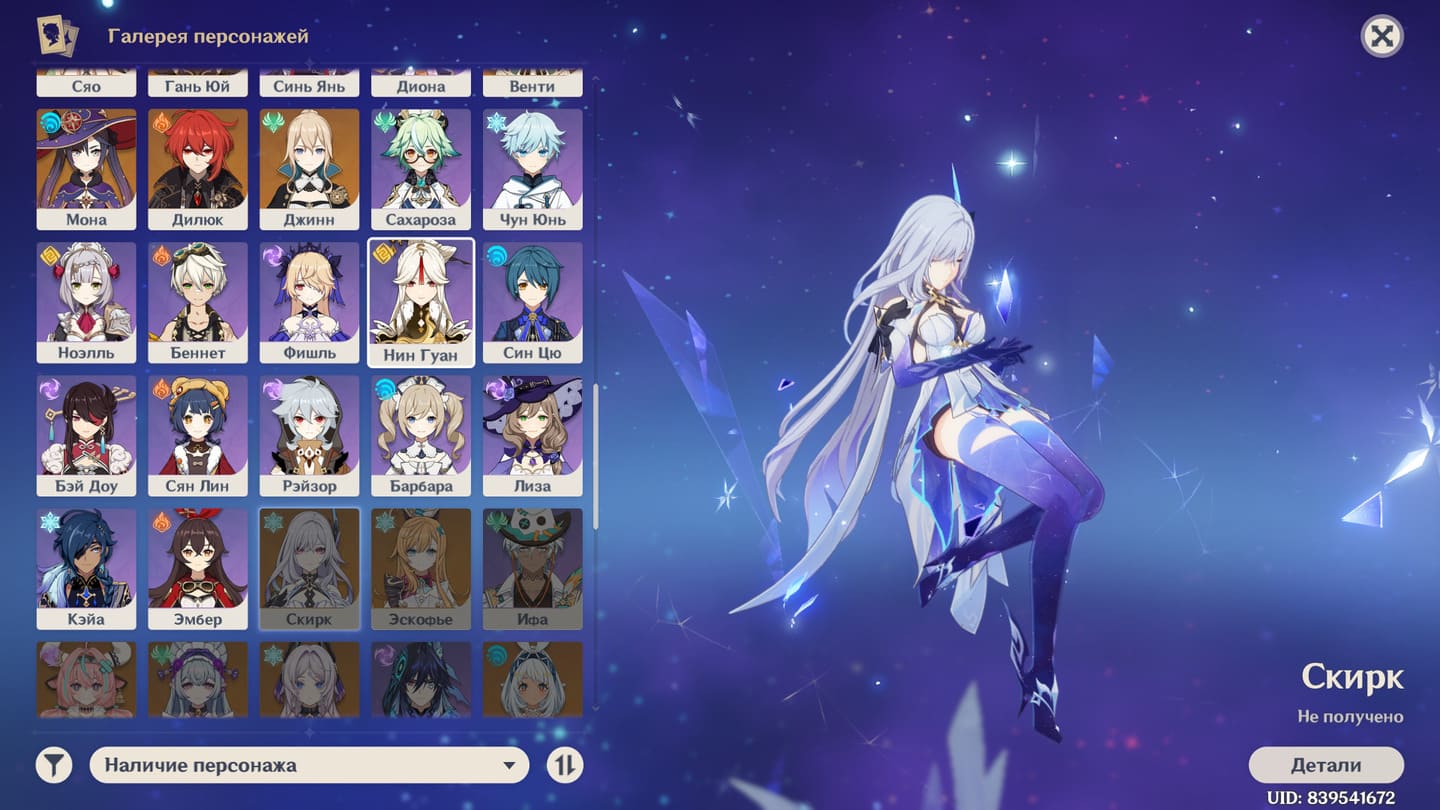The image size is (1440, 810).
Task: Select Чун Юнь character card
Action: click(x=533, y=168)
